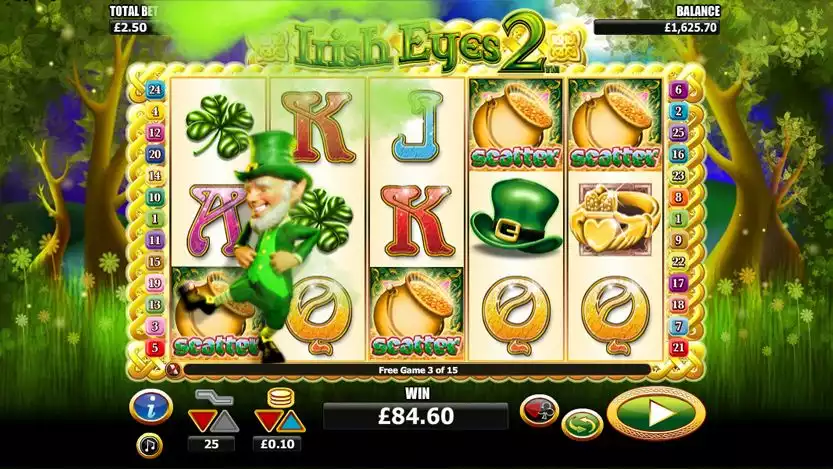Open the gamble card suits button

pyautogui.click(x=538, y=411)
